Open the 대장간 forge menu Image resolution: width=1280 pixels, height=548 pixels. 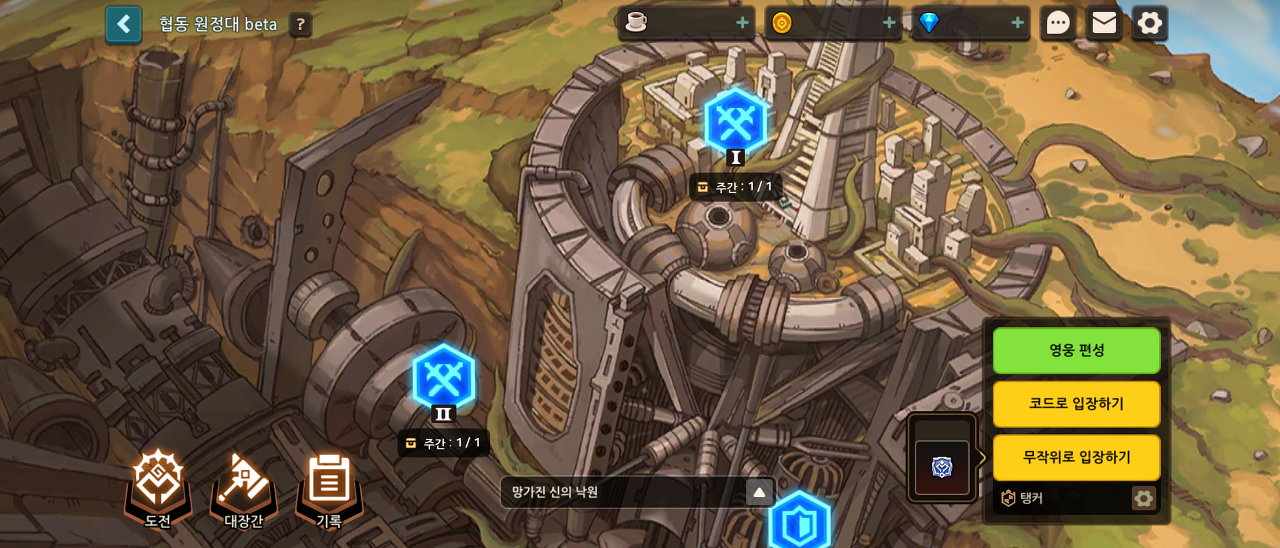click(243, 486)
